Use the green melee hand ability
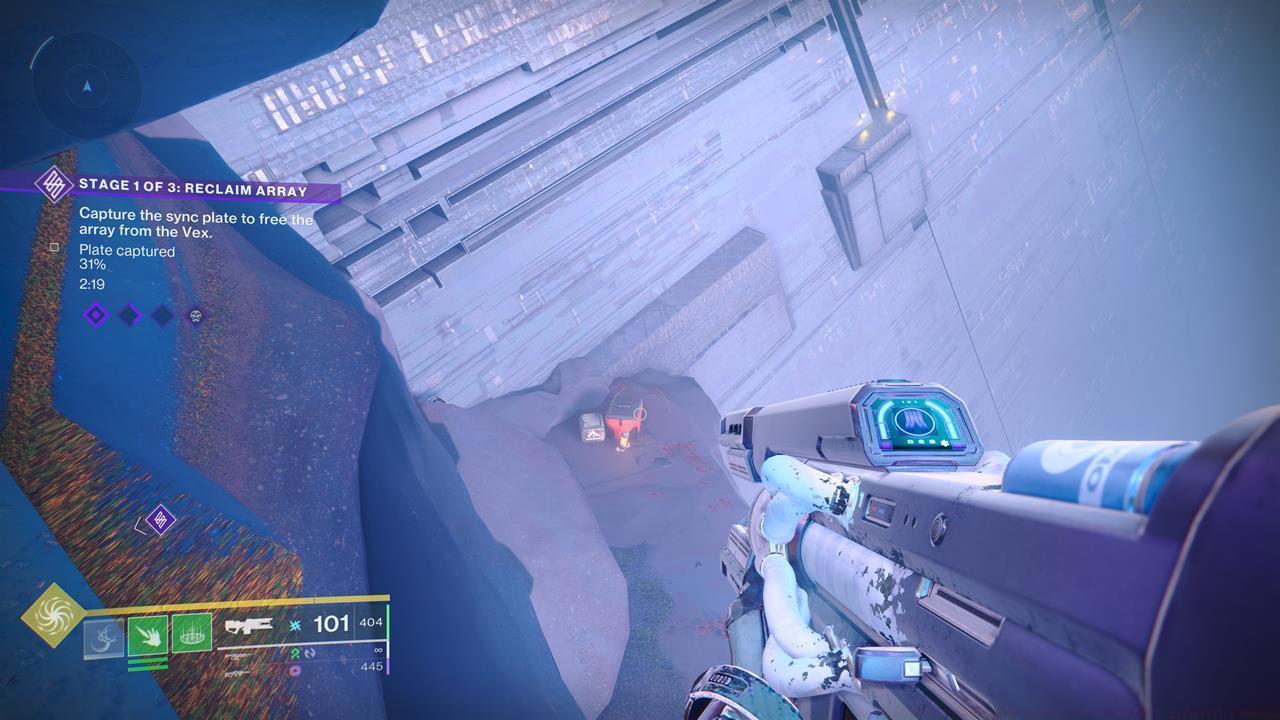Screen dimensions: 1280x720 coord(147,636)
